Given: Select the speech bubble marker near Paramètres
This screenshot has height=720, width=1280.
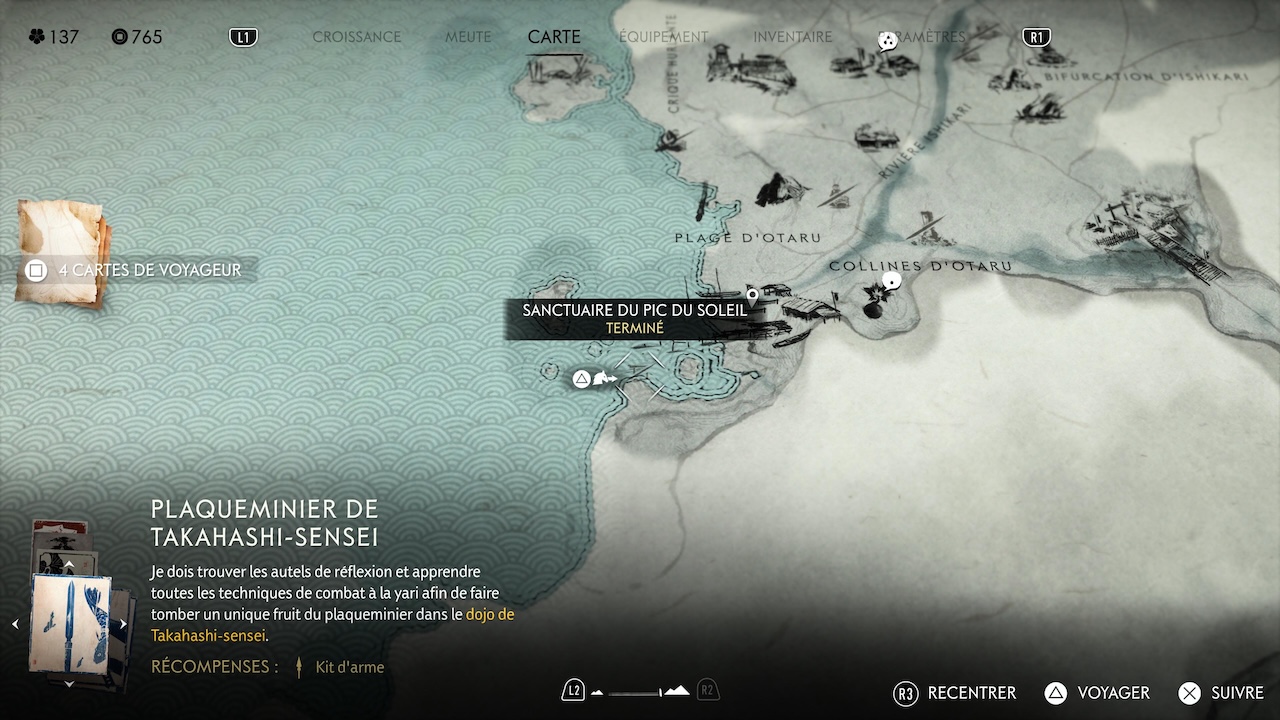Looking at the screenshot, I should (887, 40).
